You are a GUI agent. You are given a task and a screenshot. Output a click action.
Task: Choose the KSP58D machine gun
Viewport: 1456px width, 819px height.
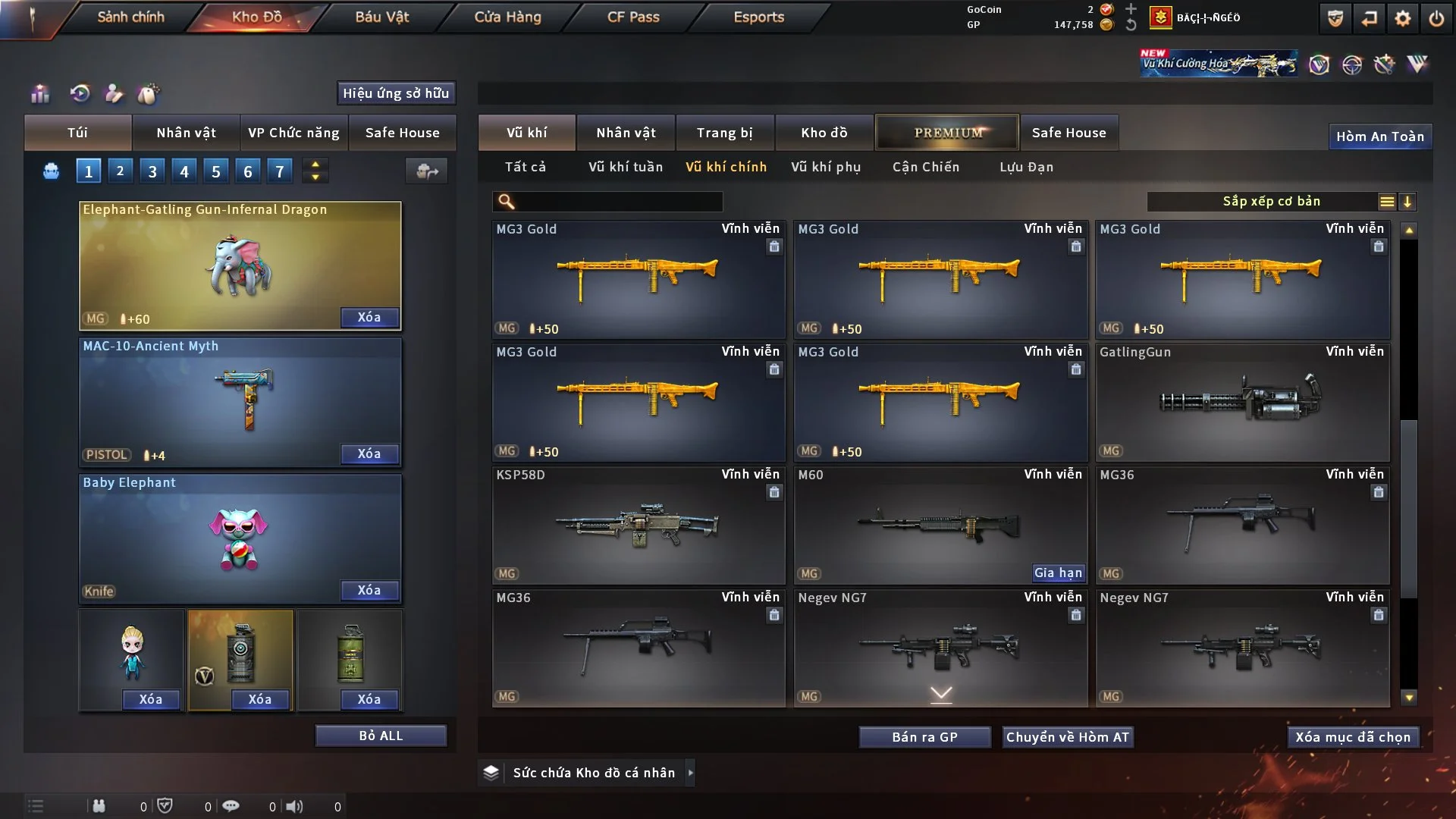click(x=639, y=526)
